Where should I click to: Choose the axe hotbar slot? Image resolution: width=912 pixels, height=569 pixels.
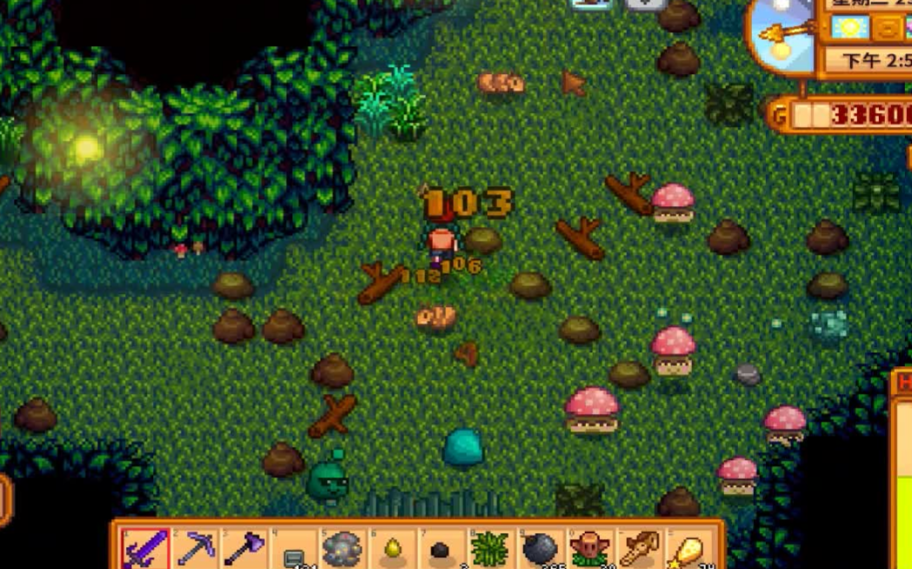pos(244,548)
